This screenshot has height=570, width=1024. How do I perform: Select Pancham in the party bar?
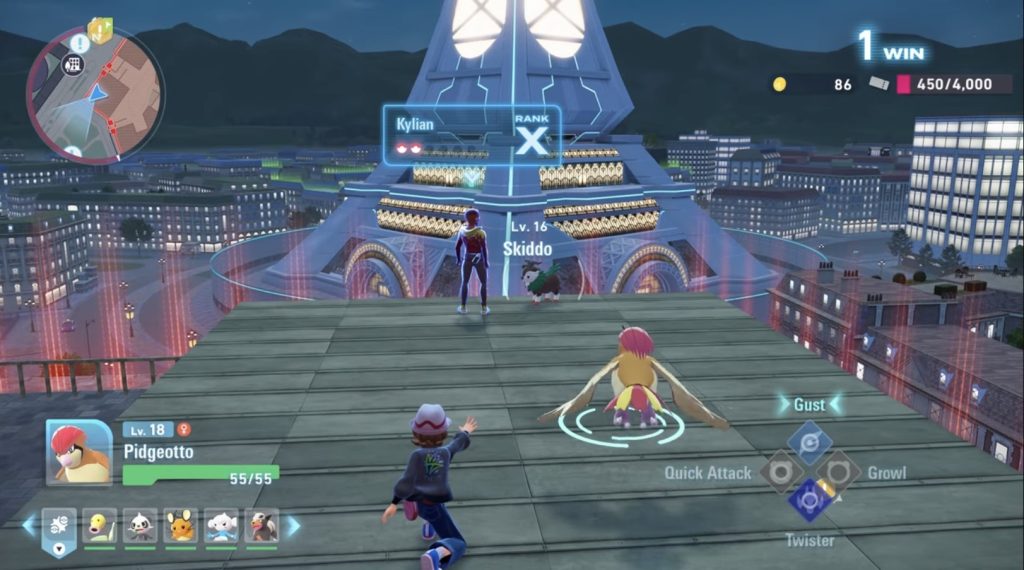pos(140,525)
